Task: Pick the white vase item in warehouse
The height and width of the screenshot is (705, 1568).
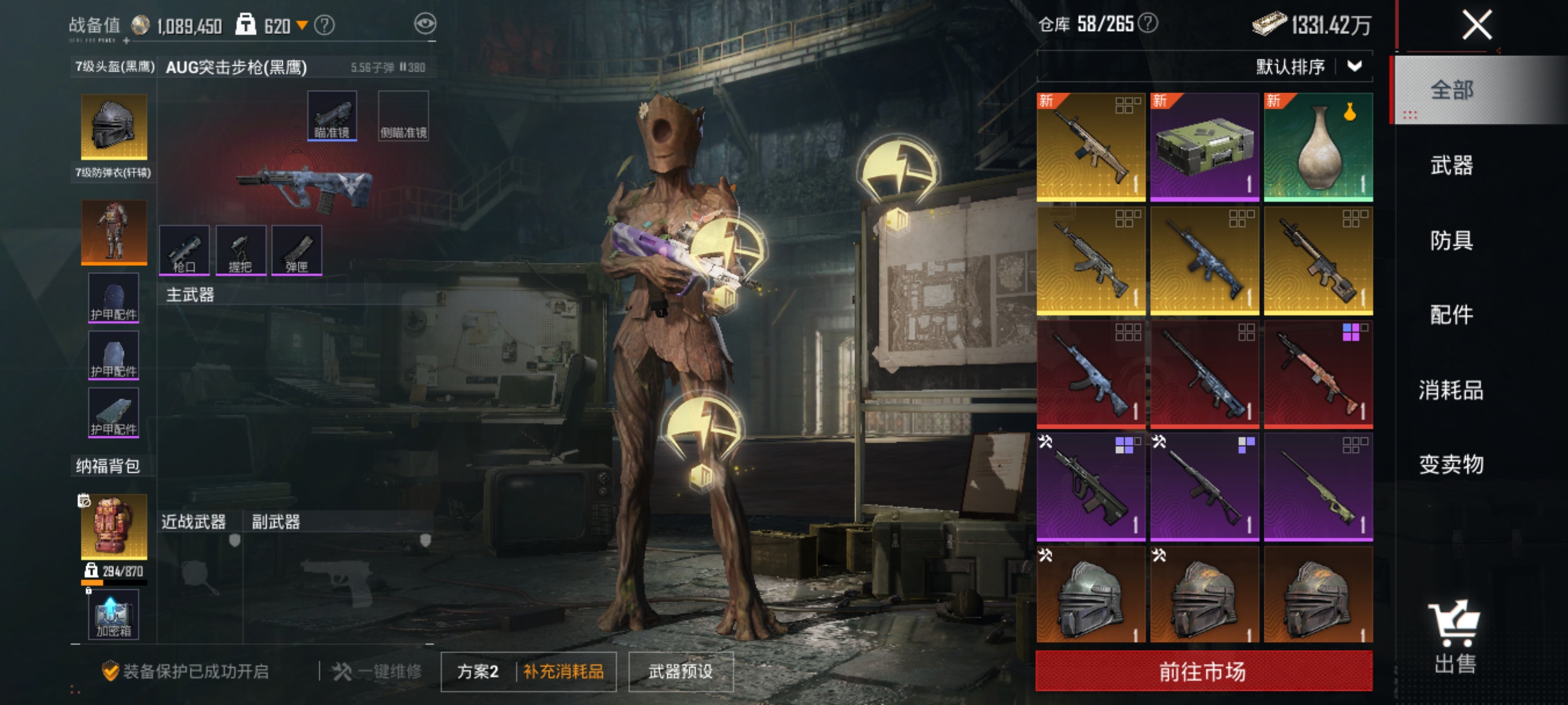Action: tap(1318, 147)
